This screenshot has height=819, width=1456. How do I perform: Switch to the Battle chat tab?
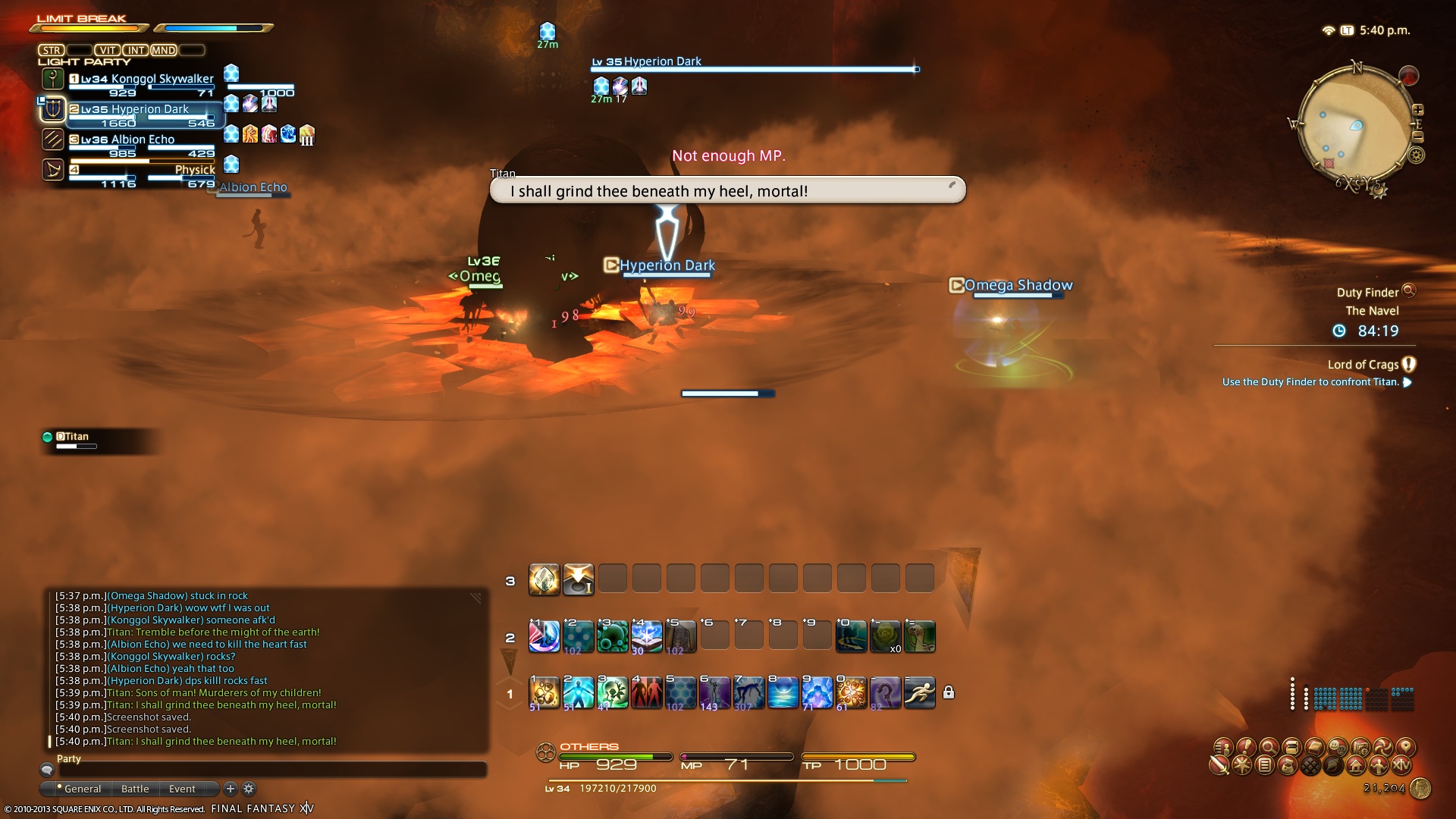click(135, 789)
